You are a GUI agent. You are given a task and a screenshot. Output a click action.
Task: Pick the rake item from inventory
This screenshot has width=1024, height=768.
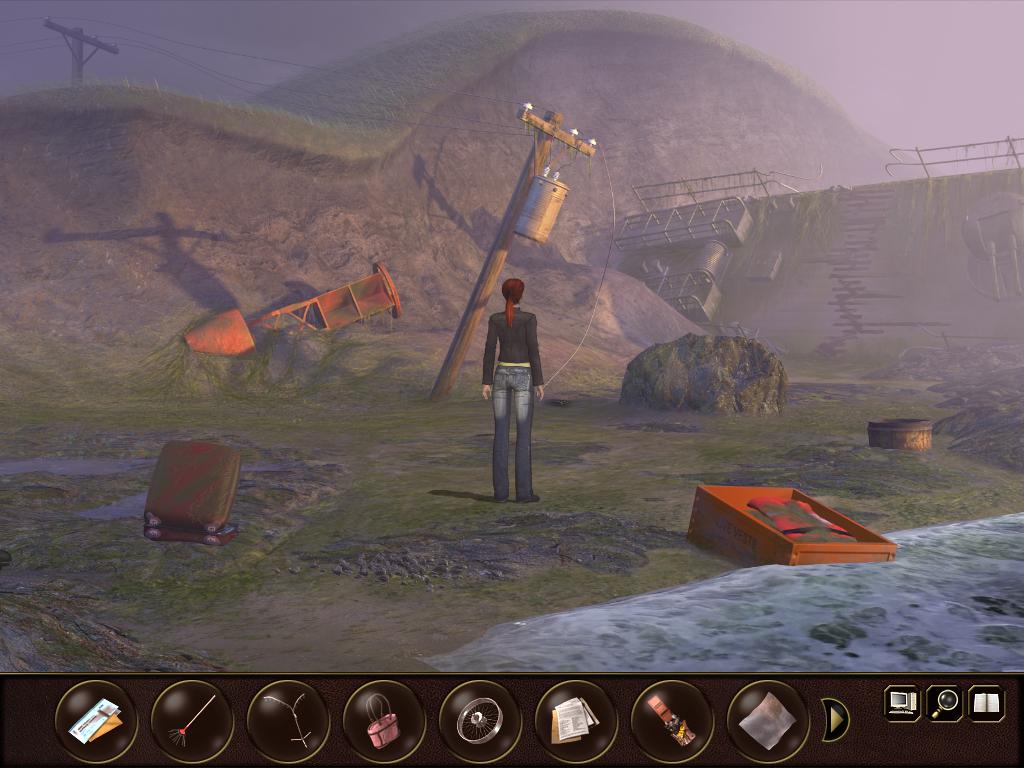click(x=192, y=721)
